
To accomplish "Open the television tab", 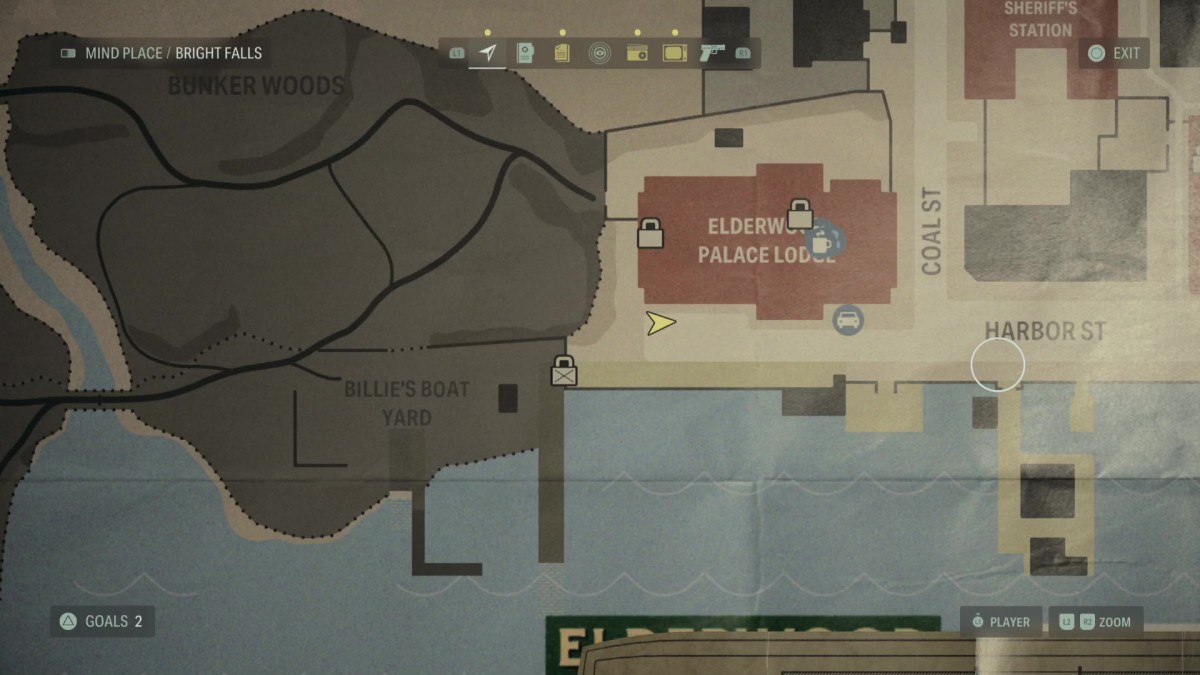I will point(675,53).
